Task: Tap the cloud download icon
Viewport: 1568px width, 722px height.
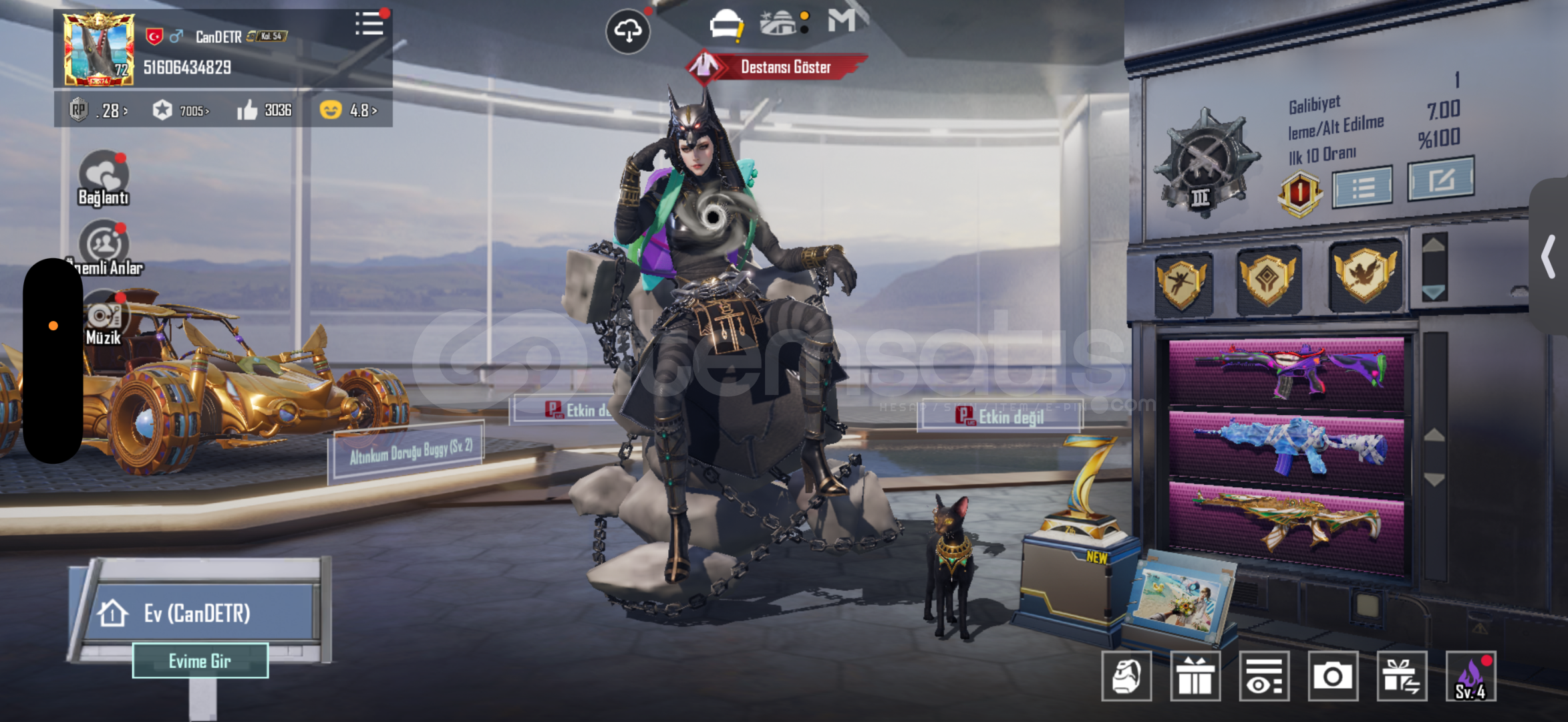Action: click(627, 31)
